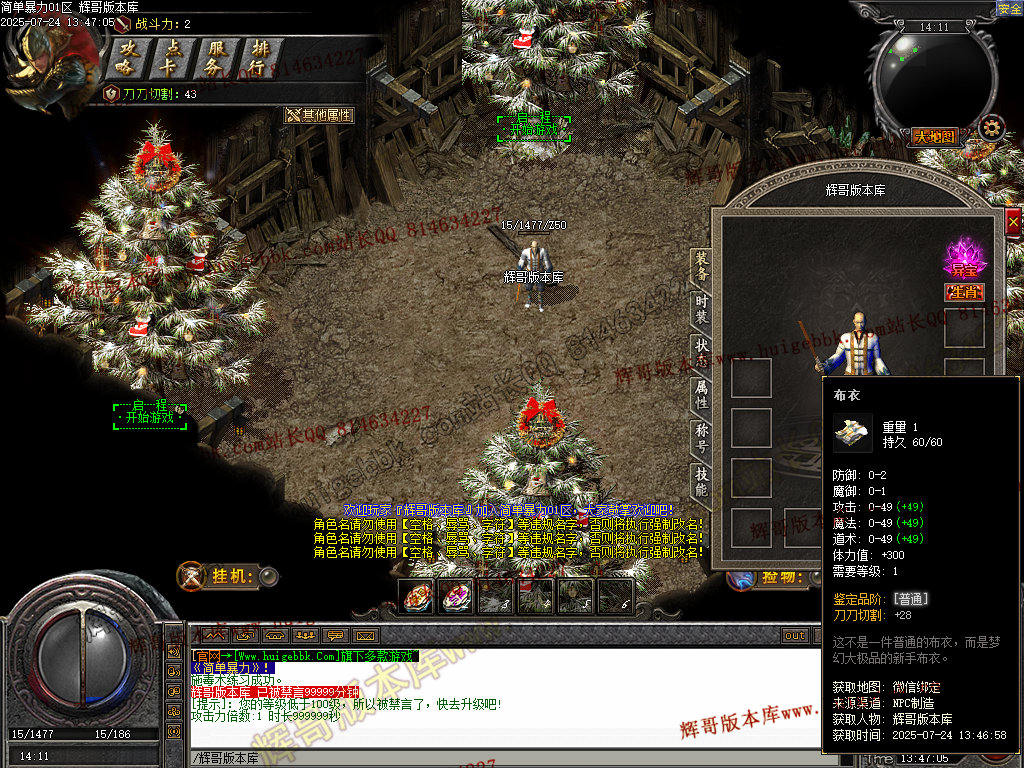
Task: Show the 排行 ranking board
Action: pyautogui.click(x=259, y=58)
